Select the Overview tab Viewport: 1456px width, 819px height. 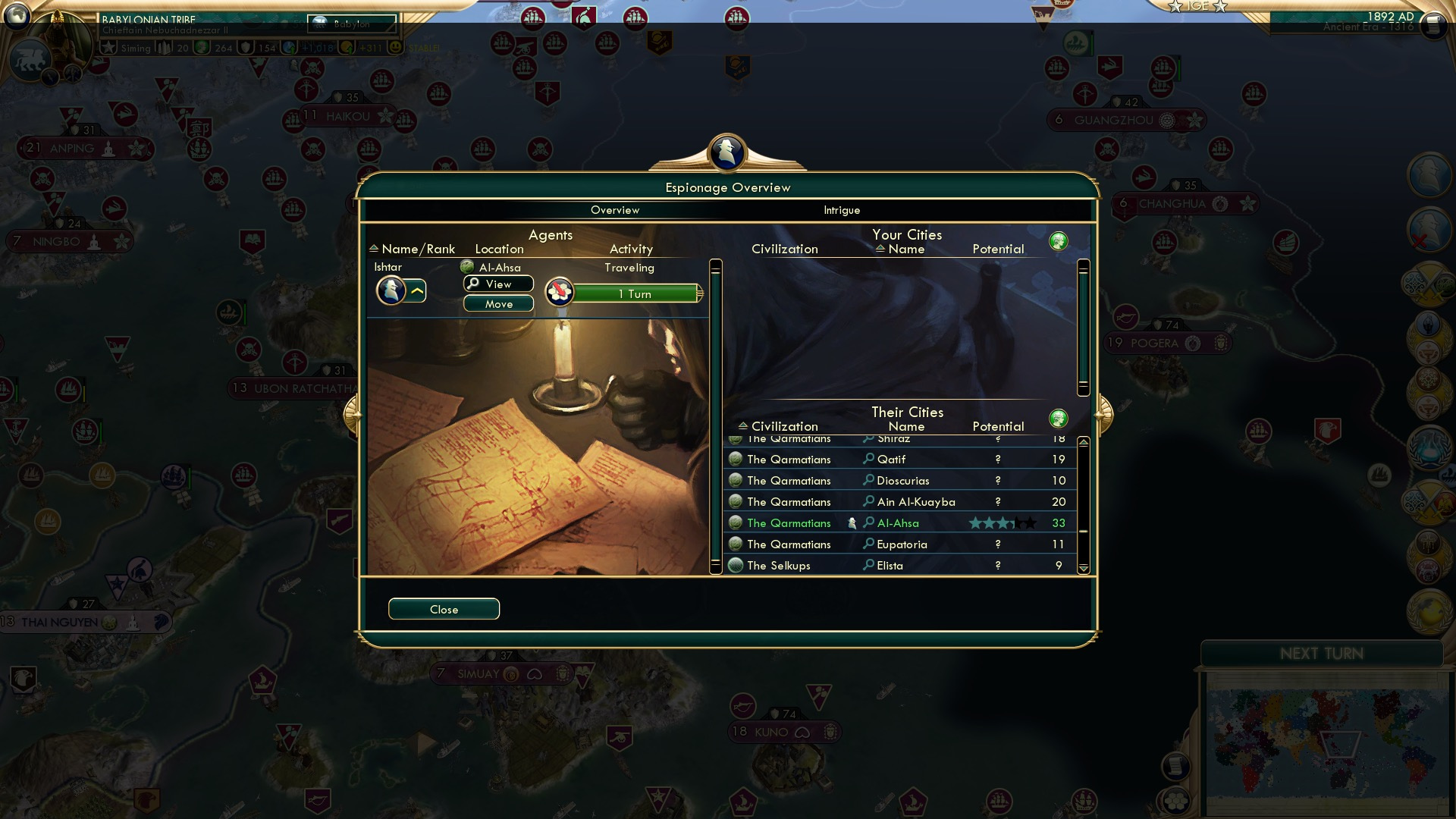[x=615, y=210]
